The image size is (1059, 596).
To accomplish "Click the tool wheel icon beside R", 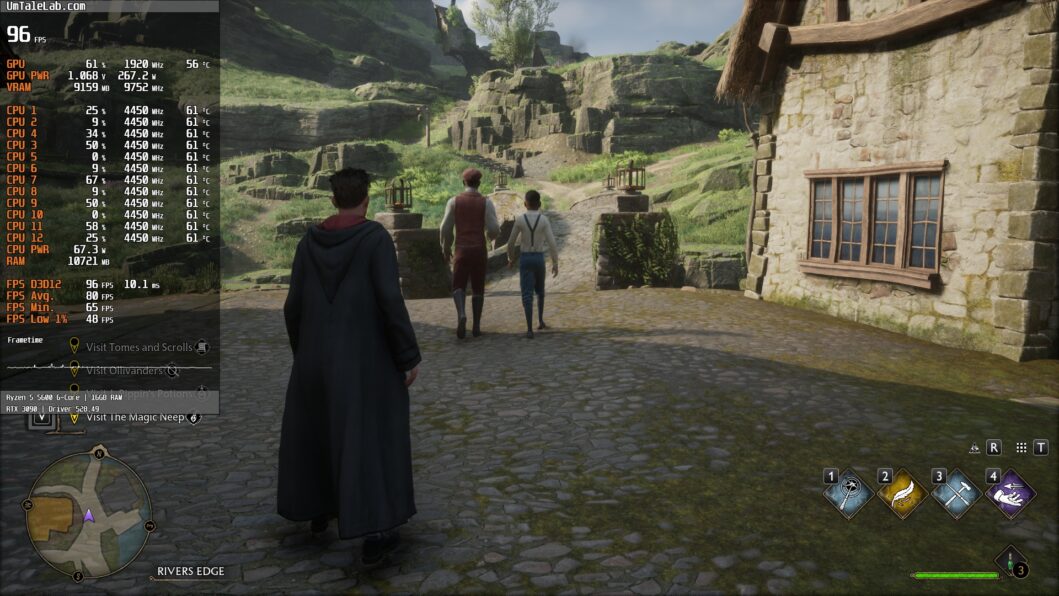I will tap(975, 448).
